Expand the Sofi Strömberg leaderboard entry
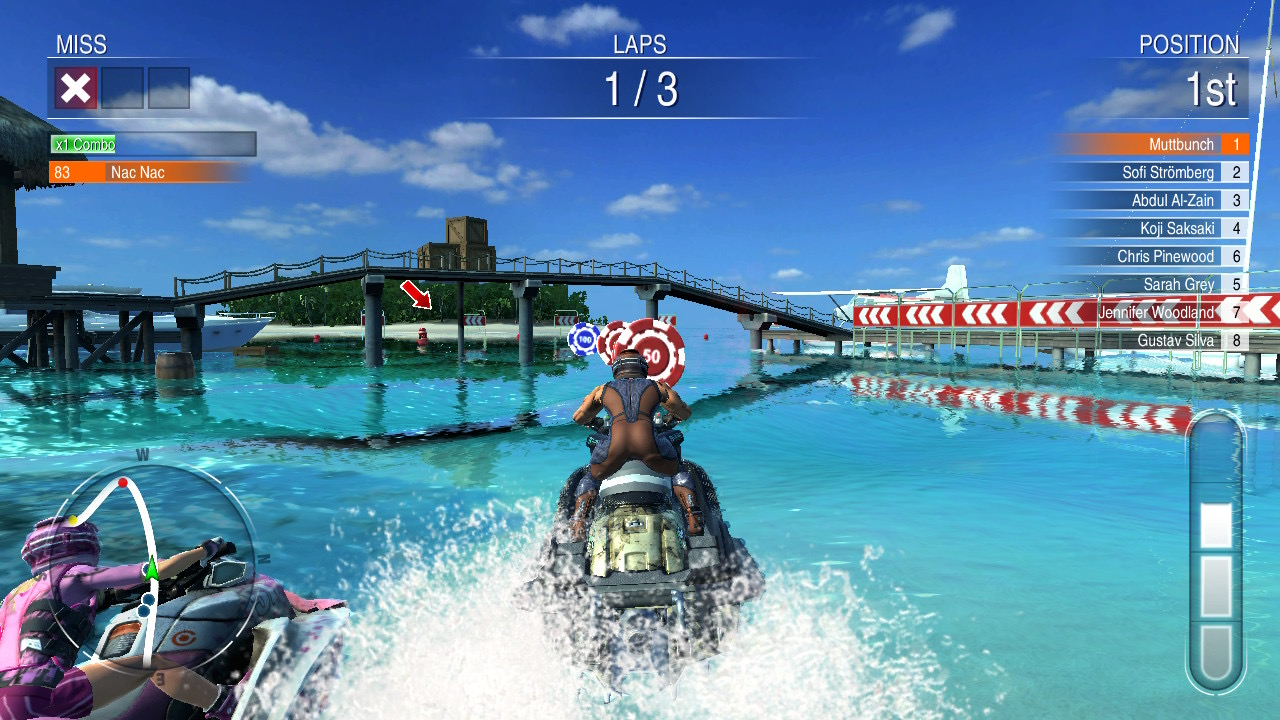1280x720 pixels. (1170, 172)
